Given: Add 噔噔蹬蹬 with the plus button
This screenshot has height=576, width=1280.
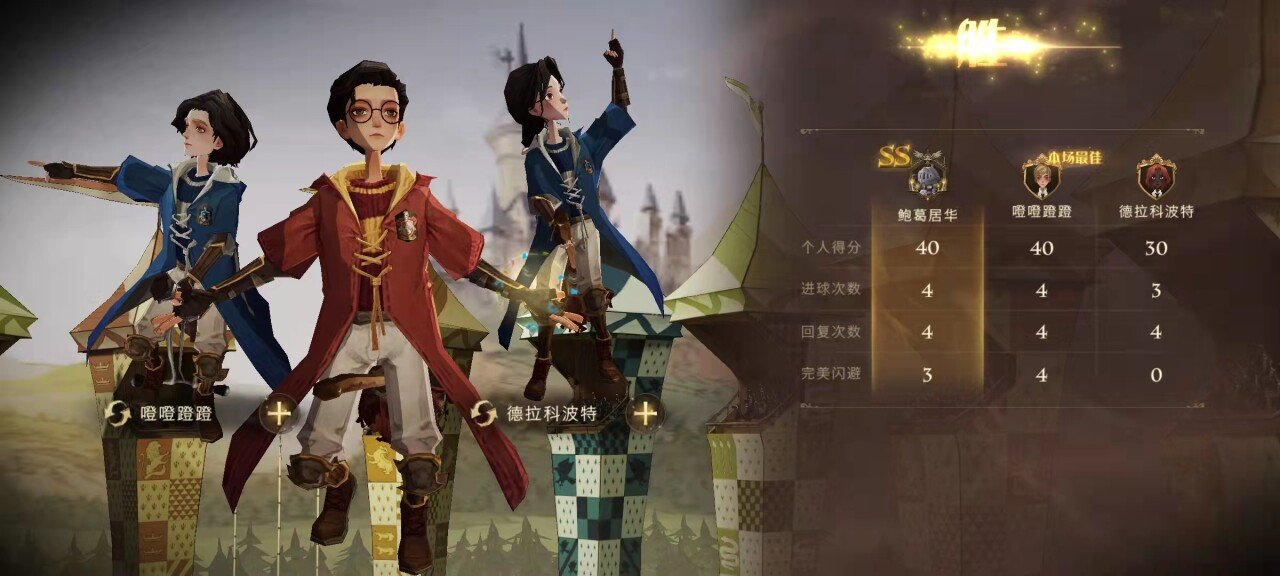Looking at the screenshot, I should [x=278, y=412].
